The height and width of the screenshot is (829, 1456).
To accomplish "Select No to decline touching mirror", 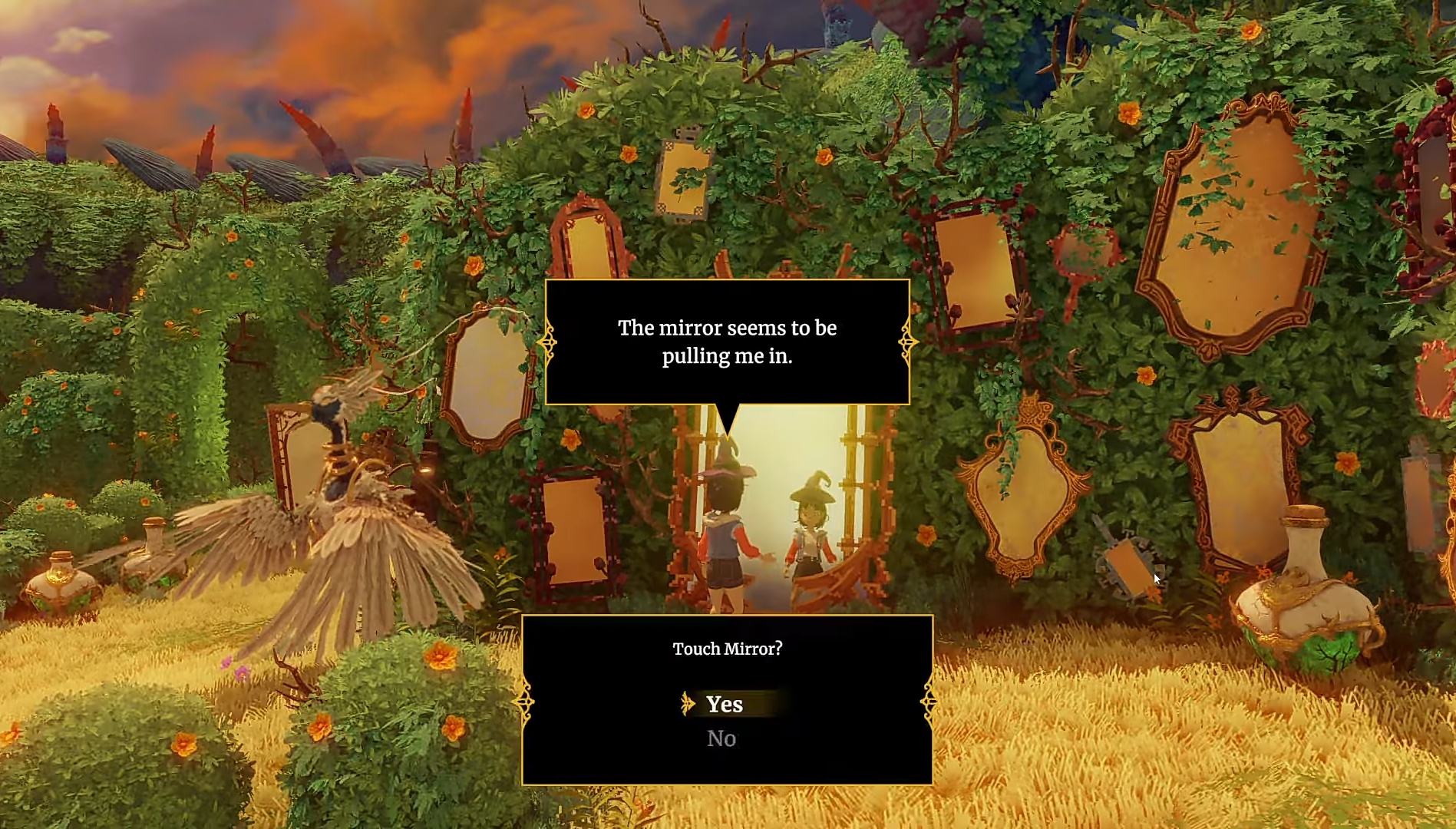I will [721, 738].
